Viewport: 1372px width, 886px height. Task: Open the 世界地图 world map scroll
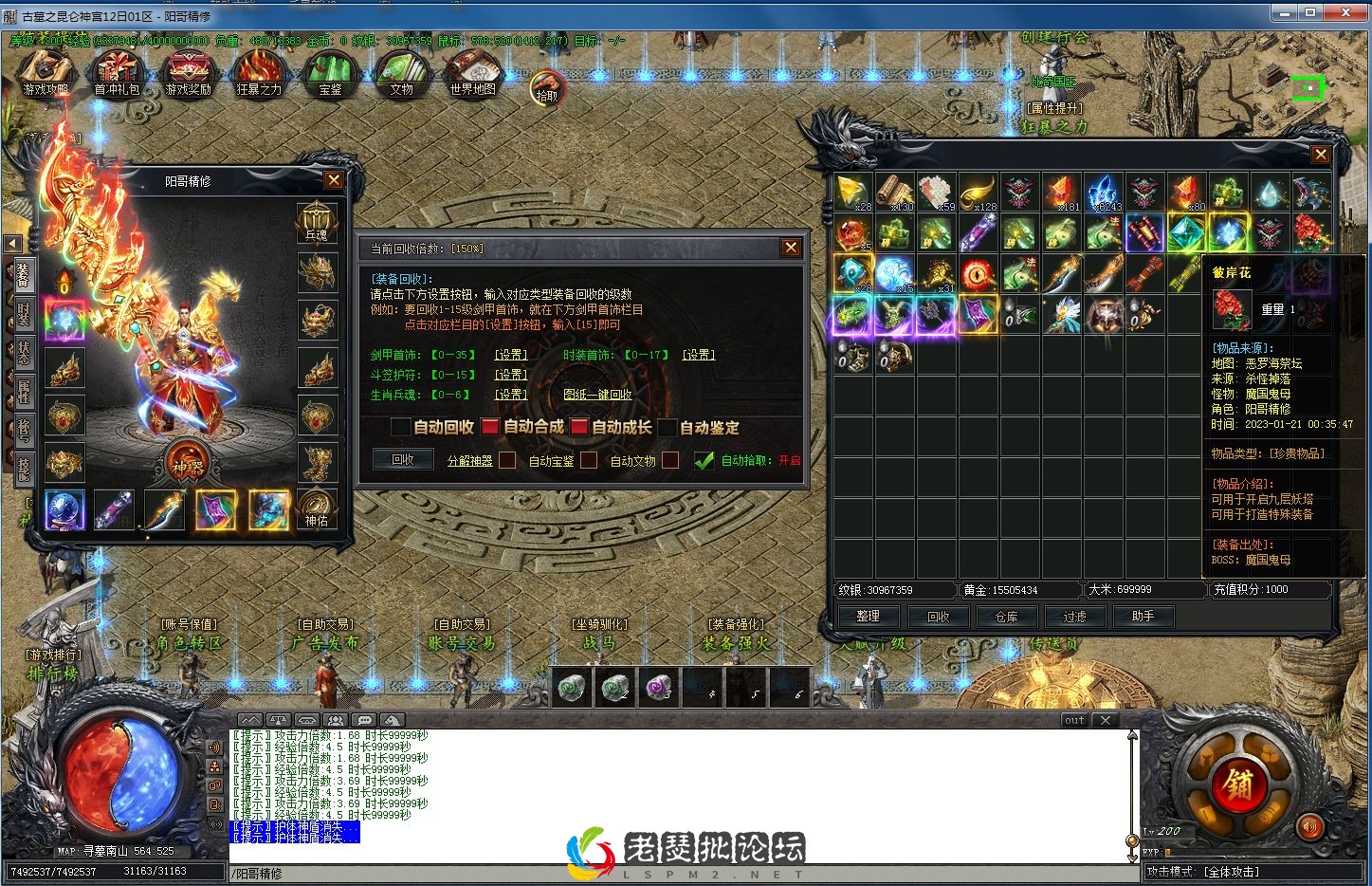pyautogui.click(x=472, y=72)
